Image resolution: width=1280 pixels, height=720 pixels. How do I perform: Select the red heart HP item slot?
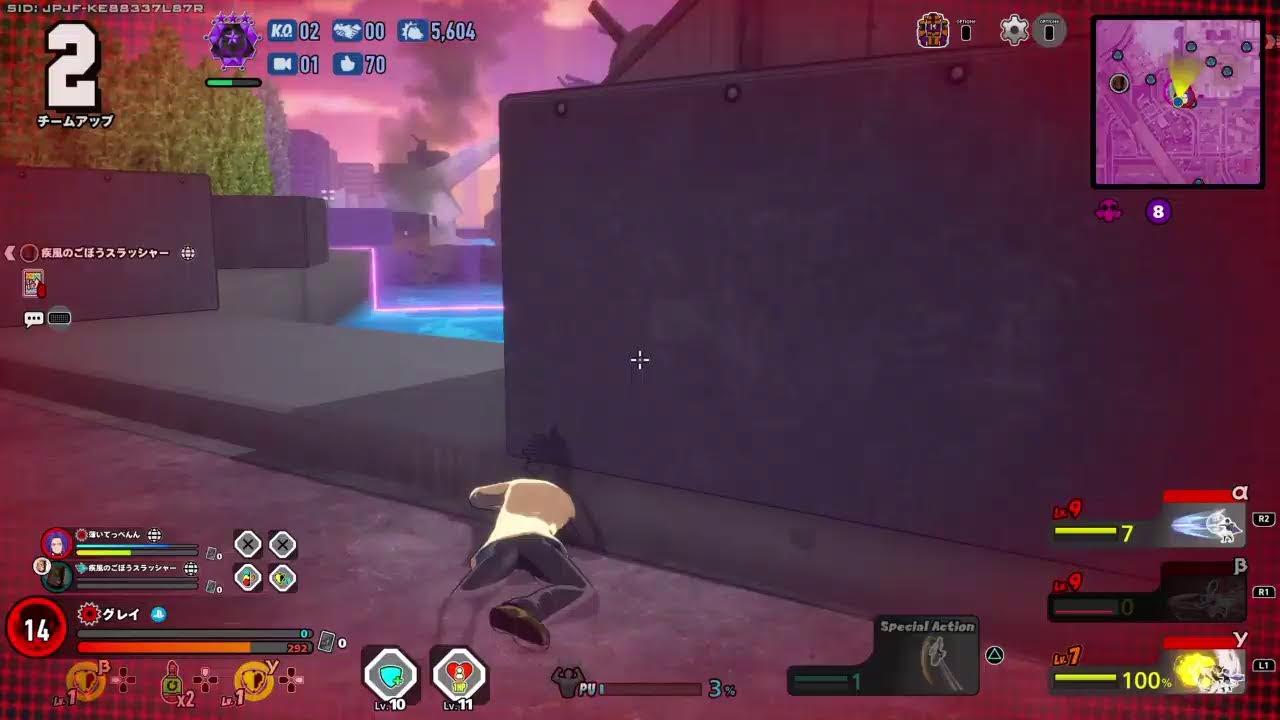(458, 675)
